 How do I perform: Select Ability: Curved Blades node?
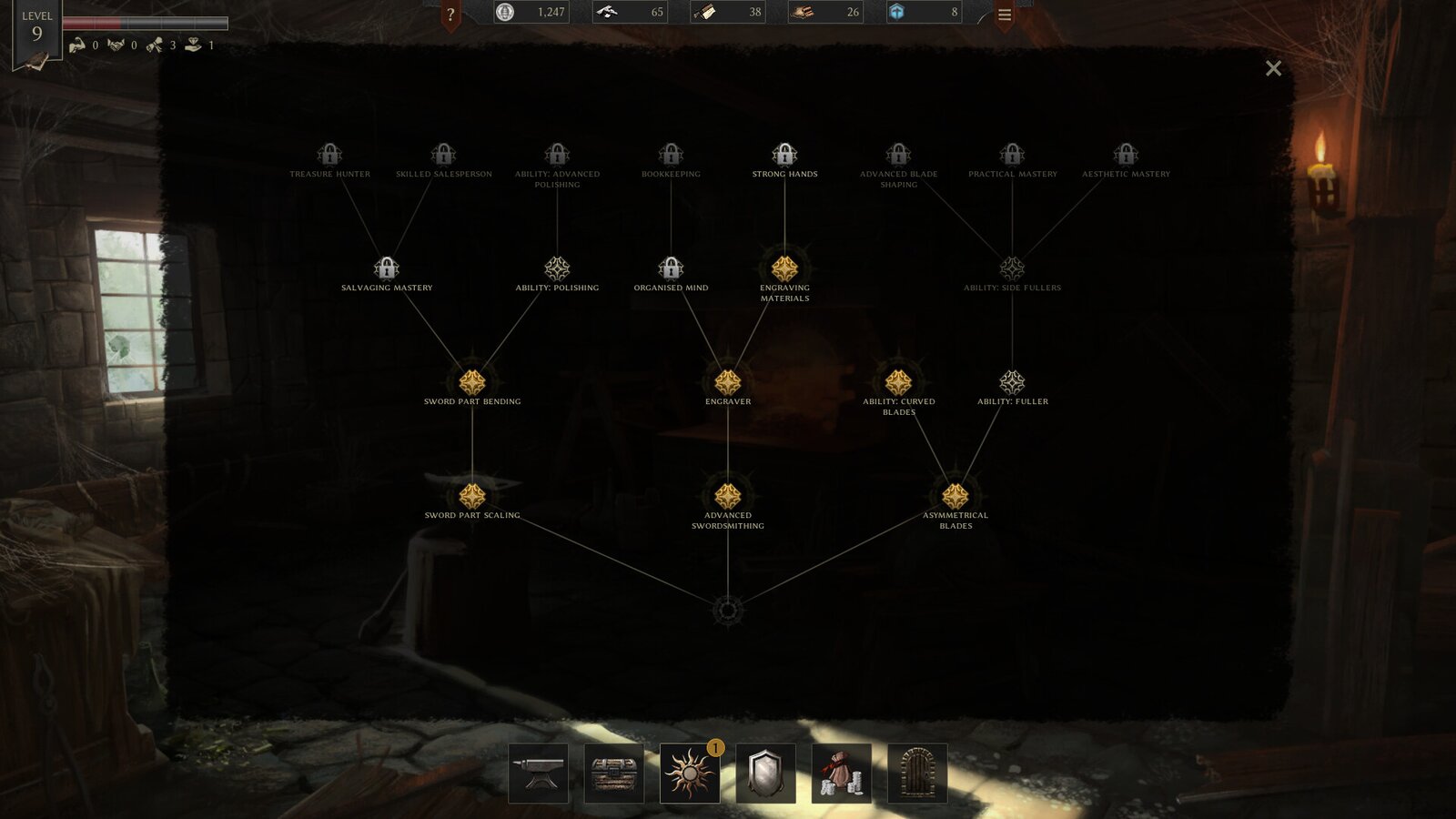point(898,382)
